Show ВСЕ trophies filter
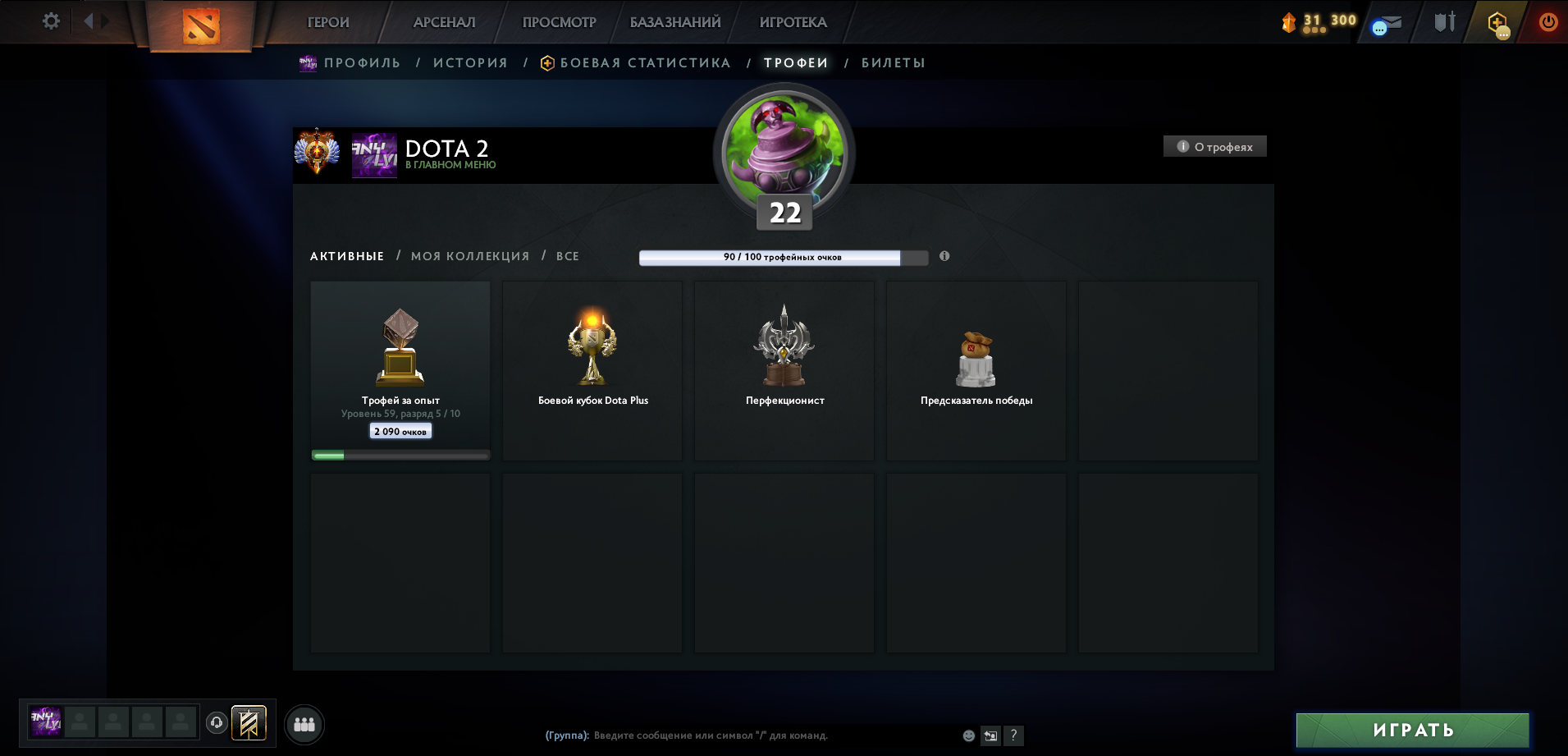Viewport: 1568px width, 756px height. click(x=568, y=256)
